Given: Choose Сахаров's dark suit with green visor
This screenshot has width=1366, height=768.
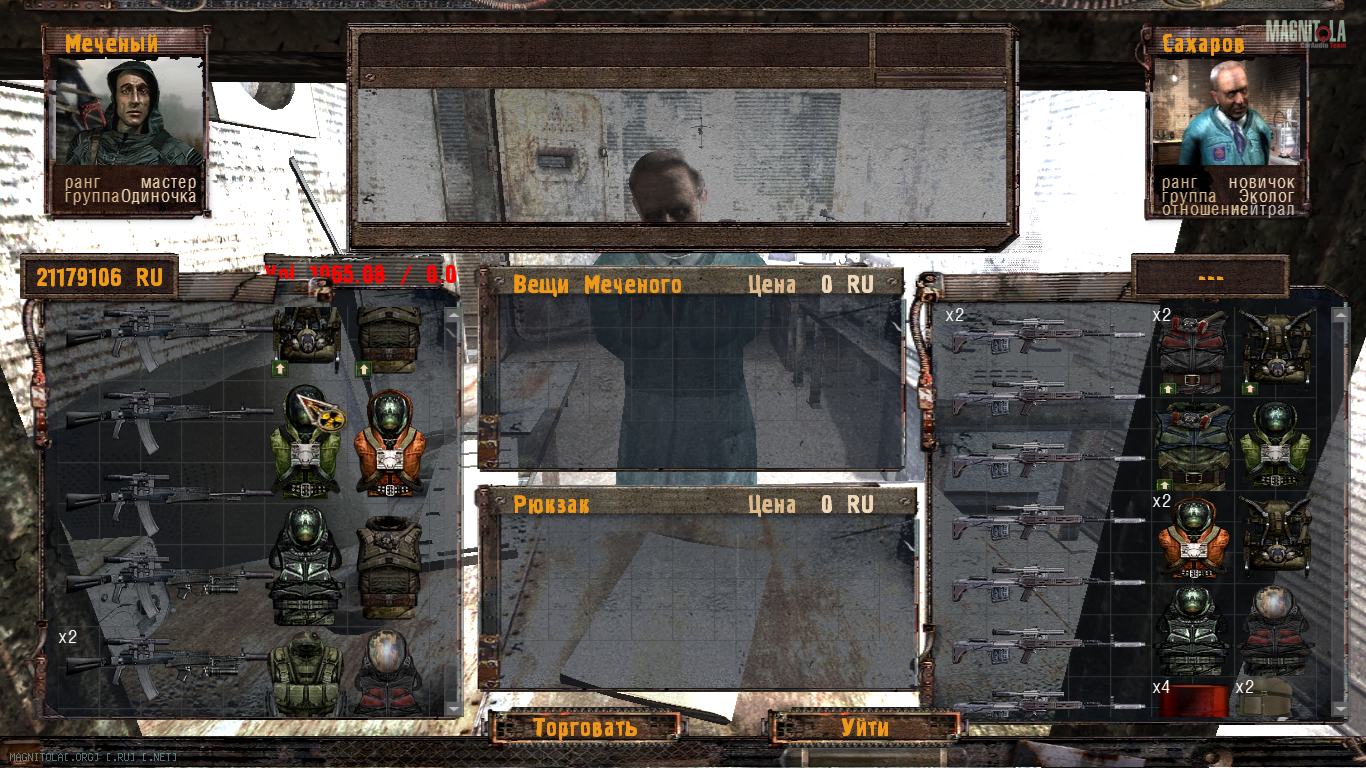Looking at the screenshot, I should point(1193,628).
